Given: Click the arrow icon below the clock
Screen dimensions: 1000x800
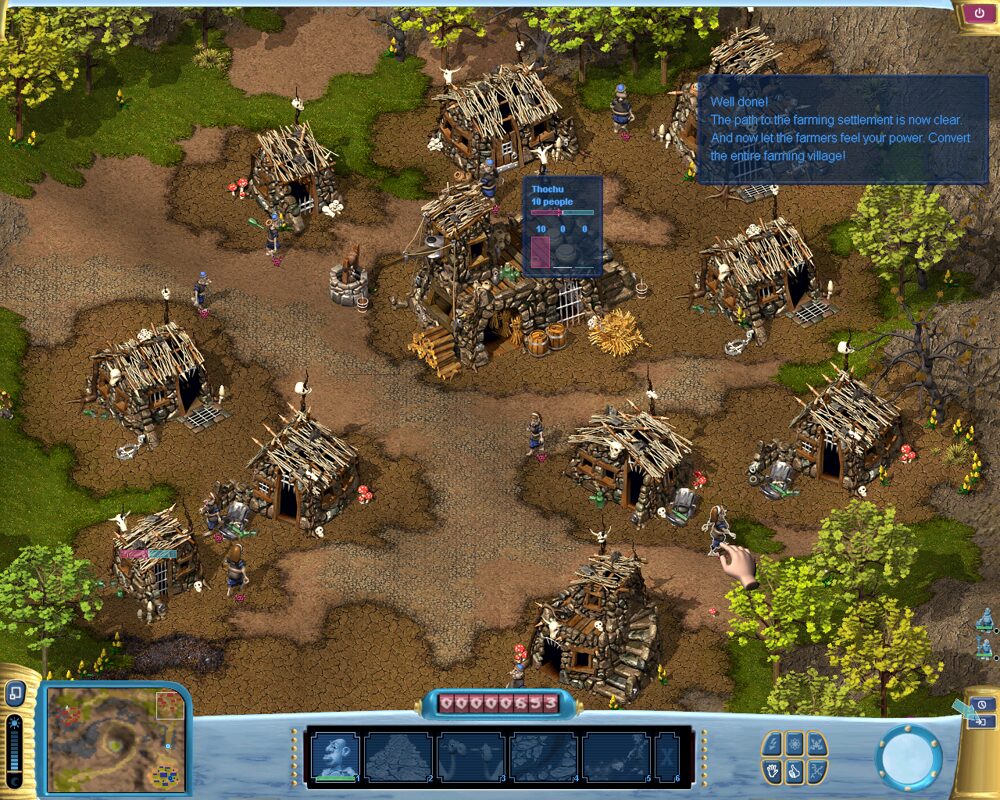Looking at the screenshot, I should [981, 722].
